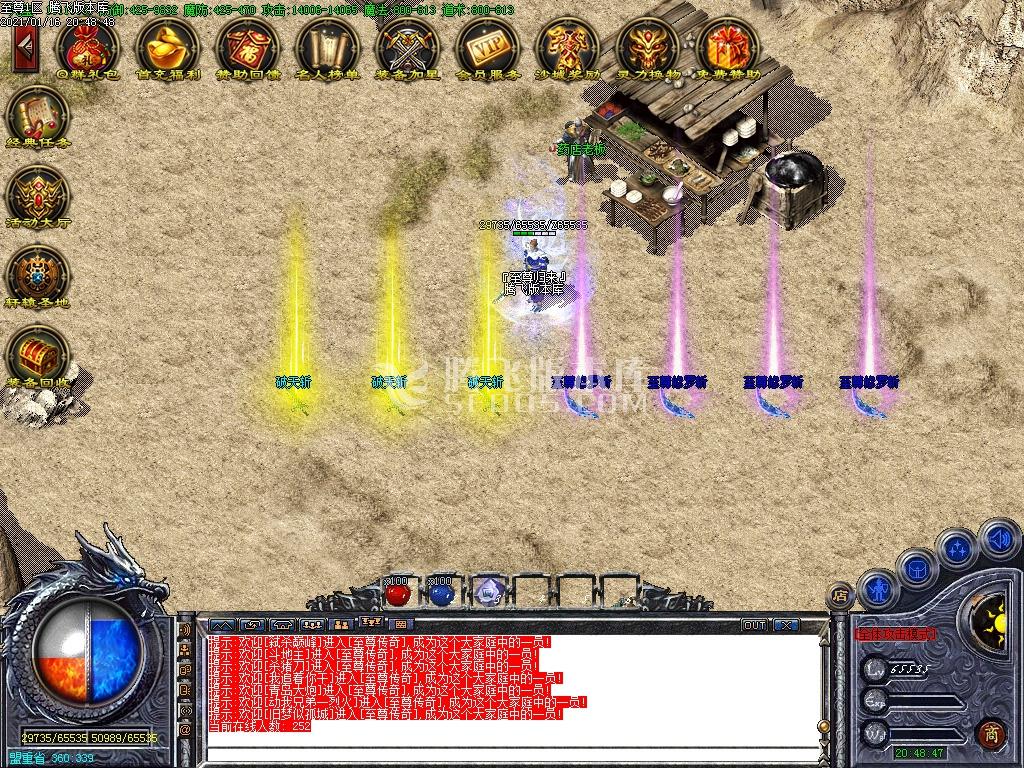The width and height of the screenshot is (1024, 768).
Task: Open the 轩辕圣地 shield icon
Action: [37, 272]
